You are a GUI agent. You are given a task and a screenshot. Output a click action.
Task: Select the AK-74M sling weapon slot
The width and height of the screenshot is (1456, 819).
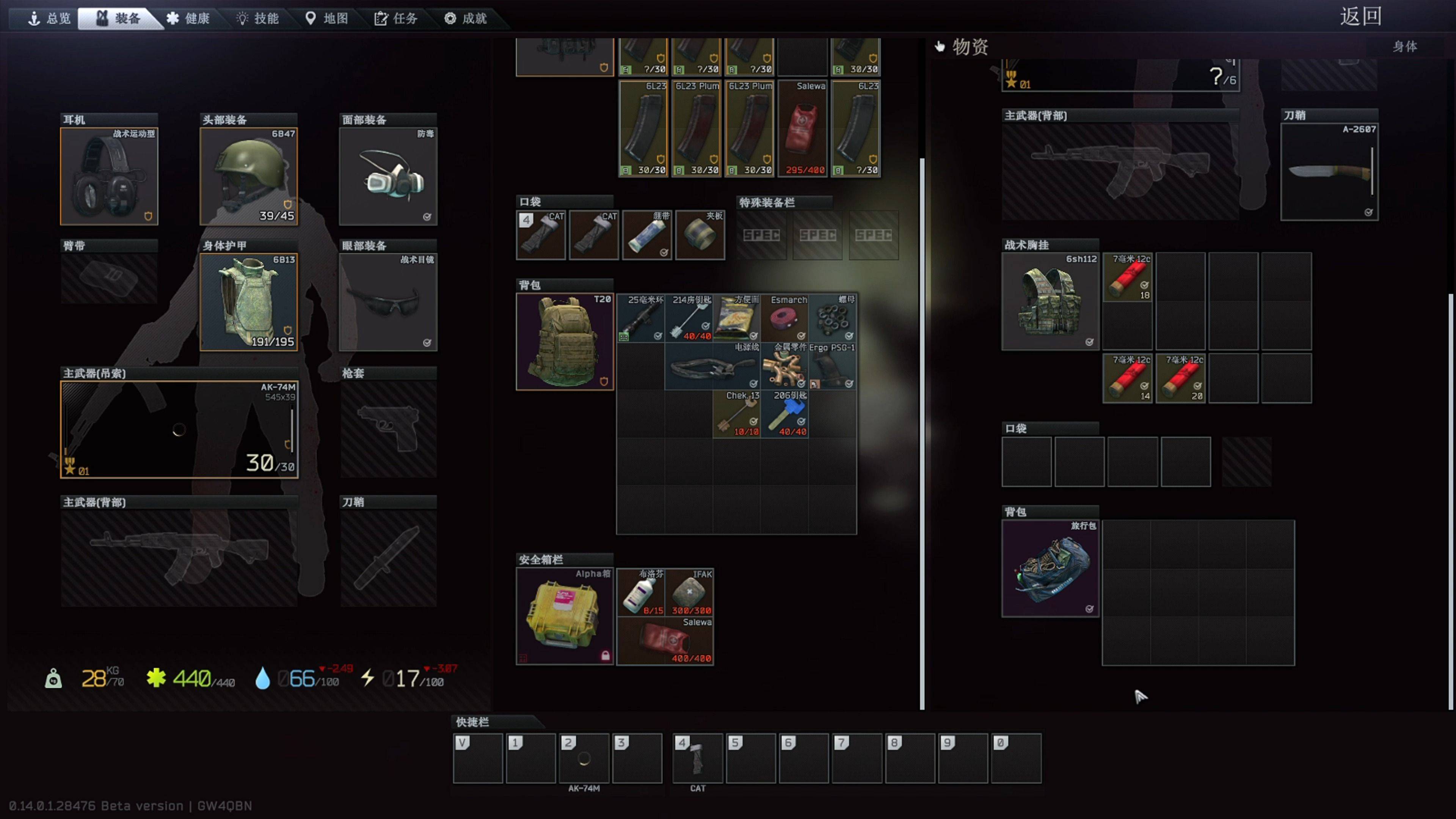pyautogui.click(x=179, y=430)
